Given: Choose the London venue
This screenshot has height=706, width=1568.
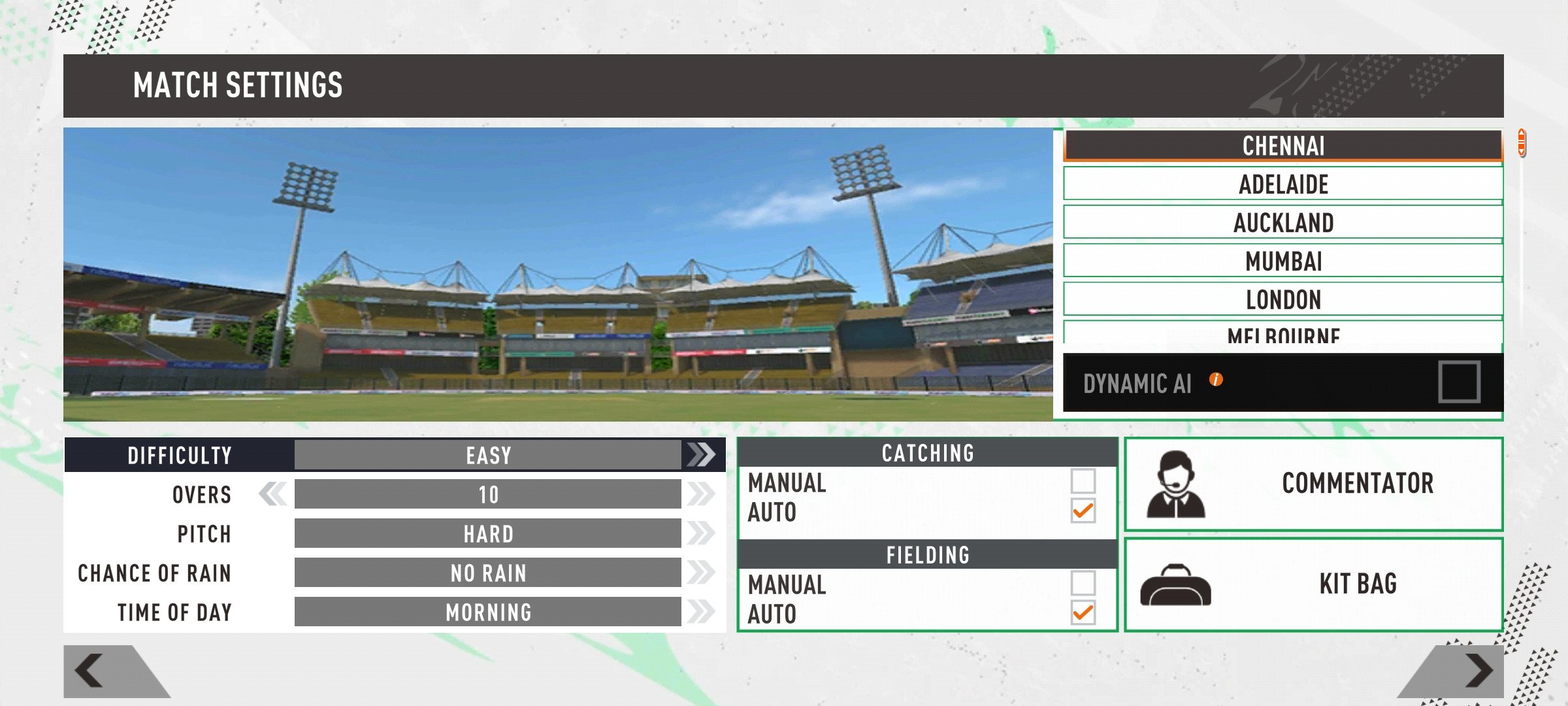Looking at the screenshot, I should point(1283,299).
